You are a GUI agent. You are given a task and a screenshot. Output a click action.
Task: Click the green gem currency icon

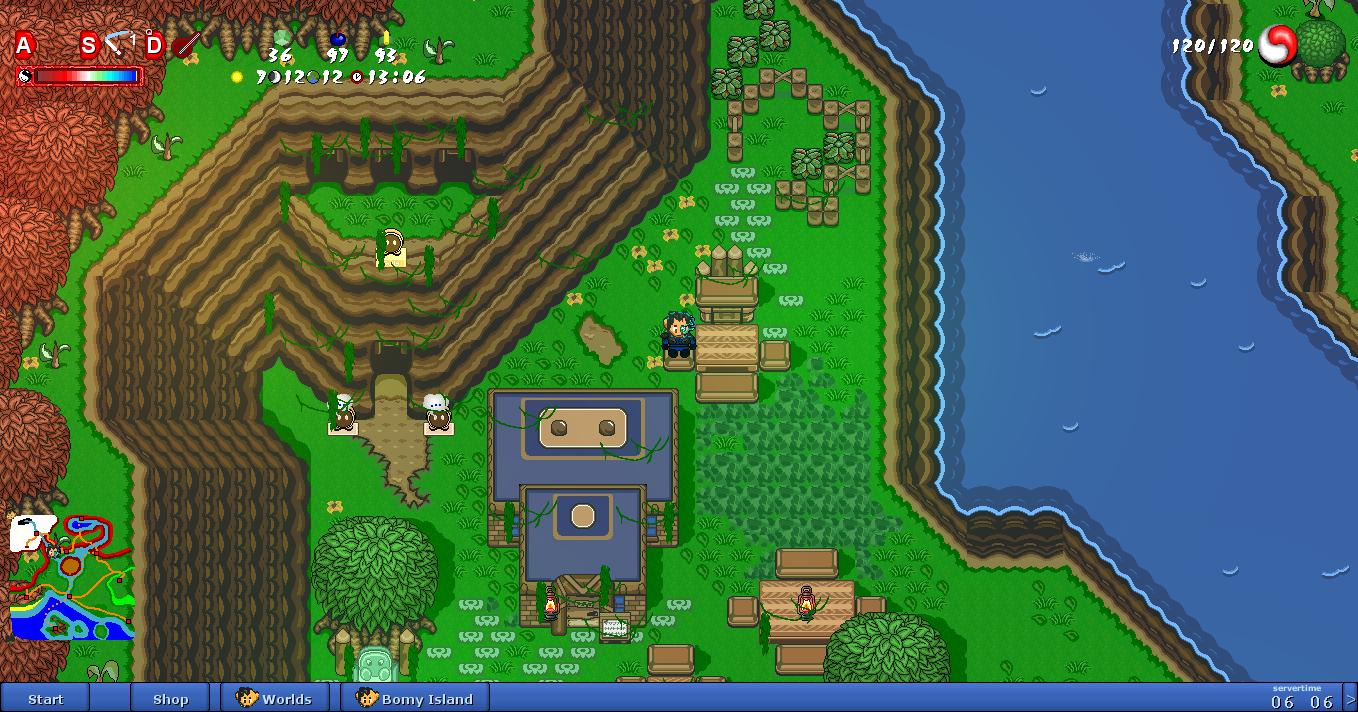coord(281,38)
